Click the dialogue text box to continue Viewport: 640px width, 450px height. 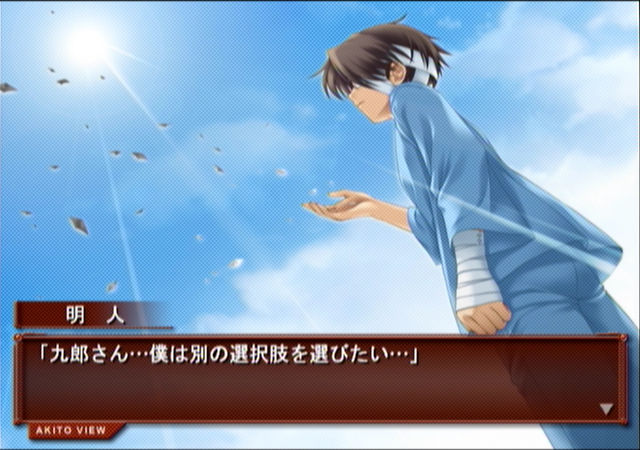(x=320, y=380)
